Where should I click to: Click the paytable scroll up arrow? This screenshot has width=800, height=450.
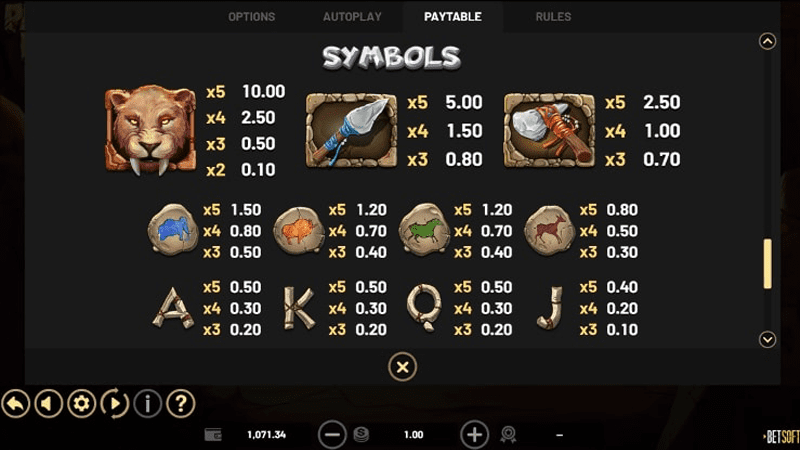point(768,41)
